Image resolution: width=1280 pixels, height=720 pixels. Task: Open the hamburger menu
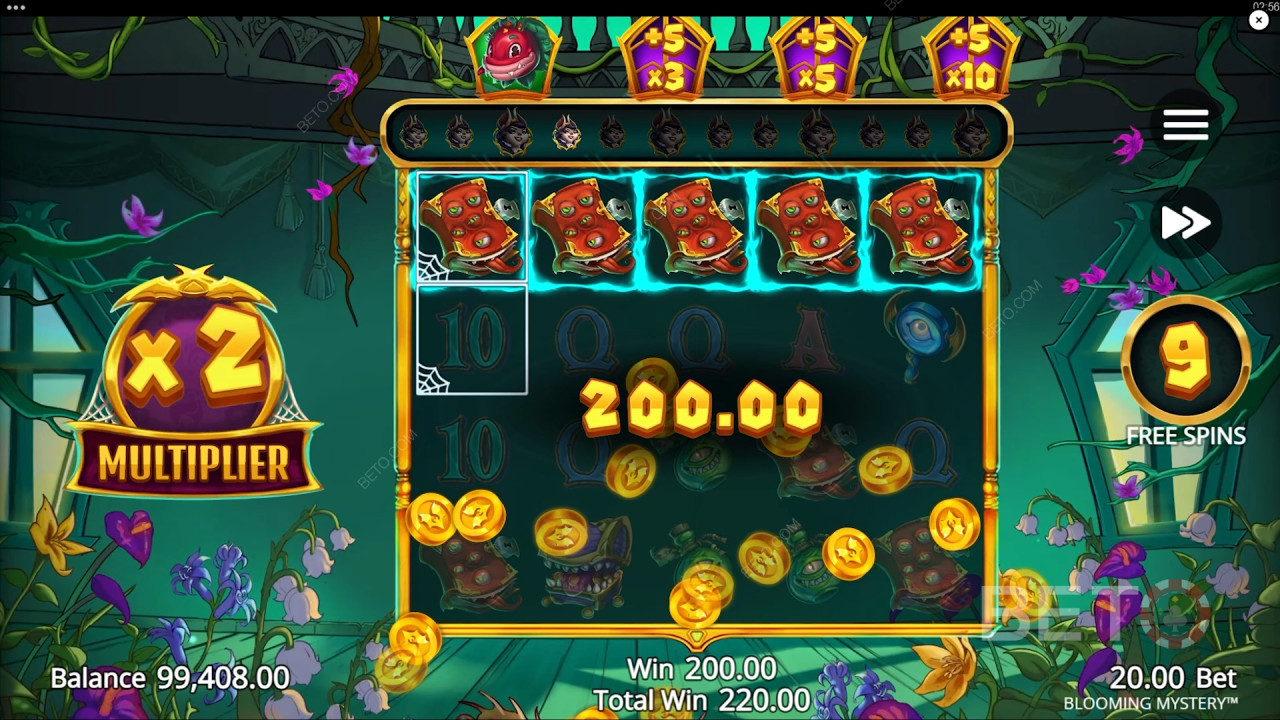point(1186,125)
